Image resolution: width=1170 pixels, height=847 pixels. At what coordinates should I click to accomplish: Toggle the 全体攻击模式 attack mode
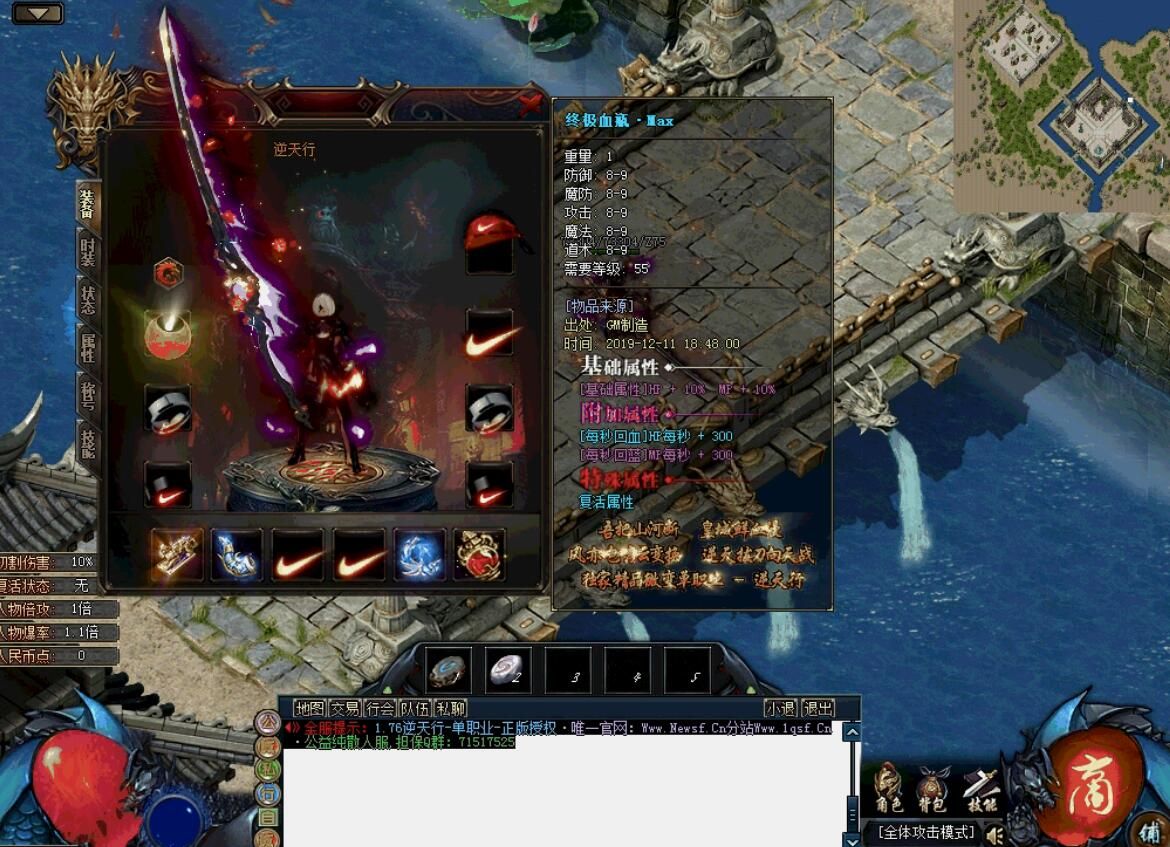coord(926,832)
